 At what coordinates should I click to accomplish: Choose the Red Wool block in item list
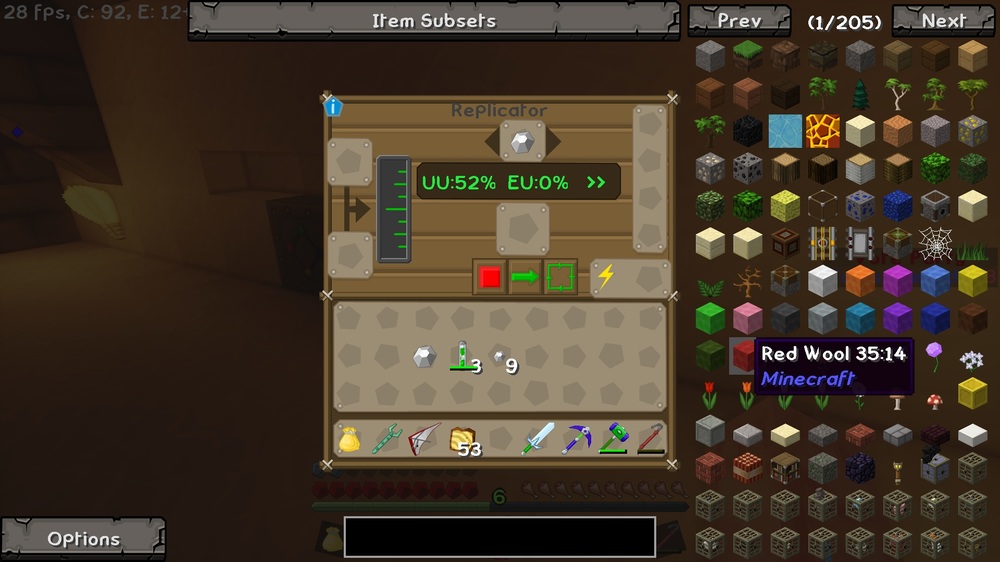741,355
